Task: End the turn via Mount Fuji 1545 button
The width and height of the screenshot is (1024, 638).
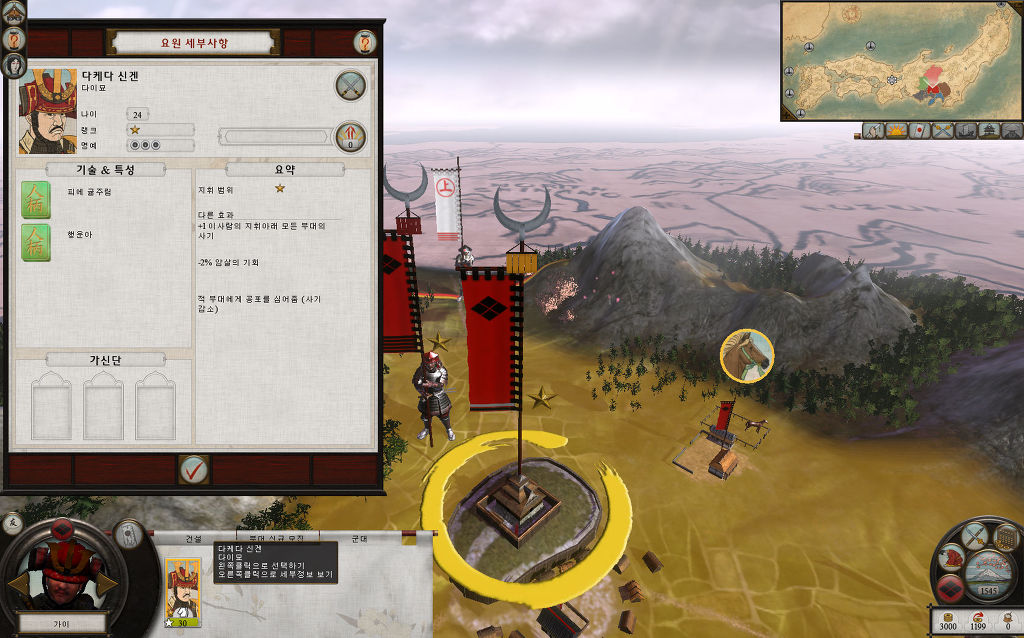Action: (987, 576)
